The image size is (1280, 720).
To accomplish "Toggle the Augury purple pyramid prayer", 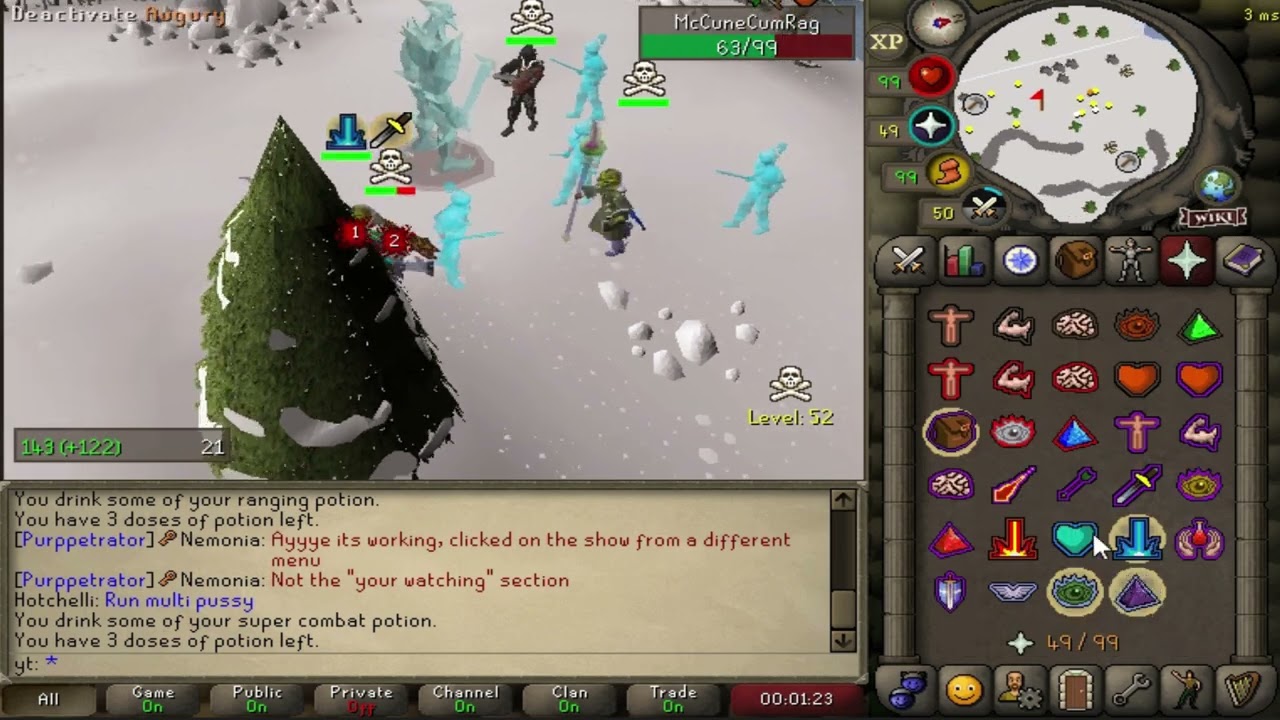I will (x=1137, y=594).
